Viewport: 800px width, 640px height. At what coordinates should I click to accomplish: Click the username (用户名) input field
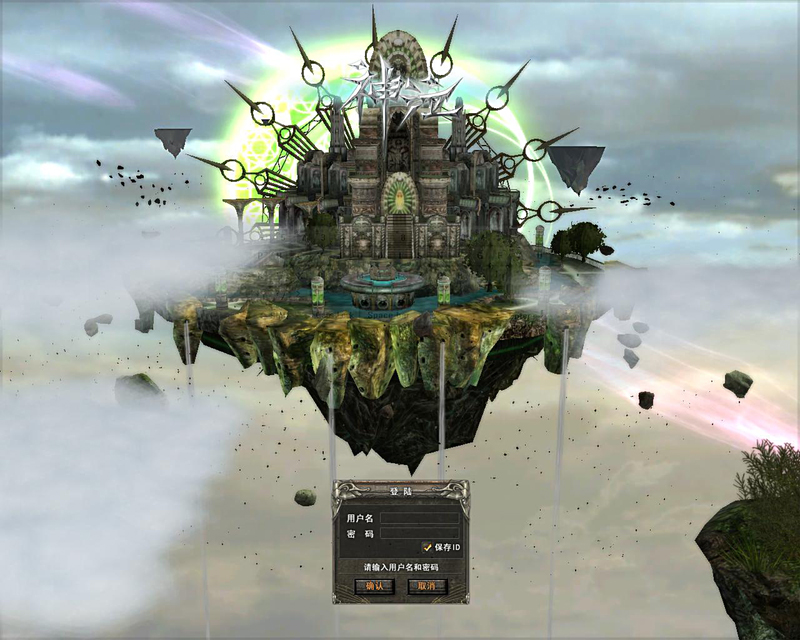[x=419, y=518]
